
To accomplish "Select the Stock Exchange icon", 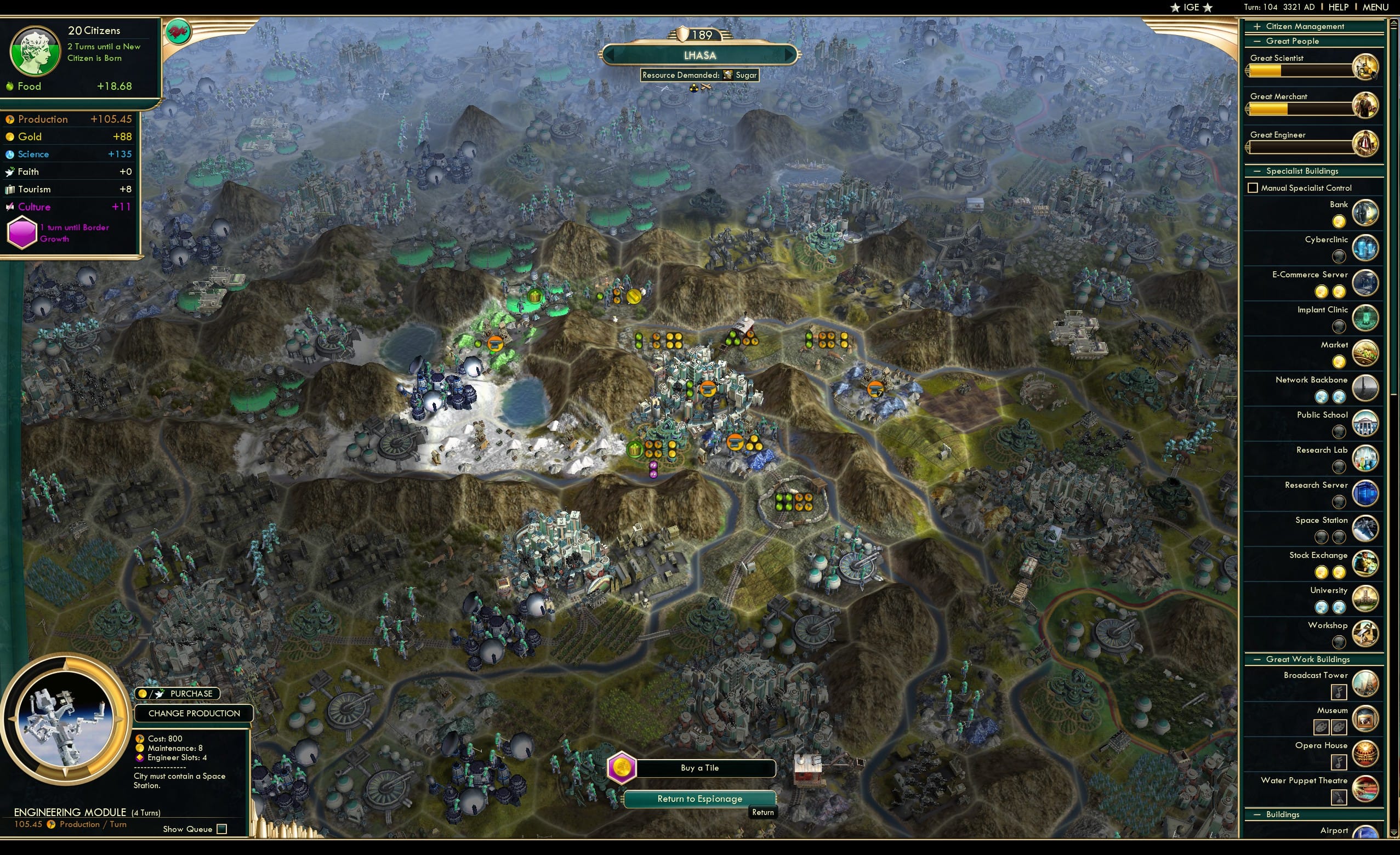I will (1366, 563).
